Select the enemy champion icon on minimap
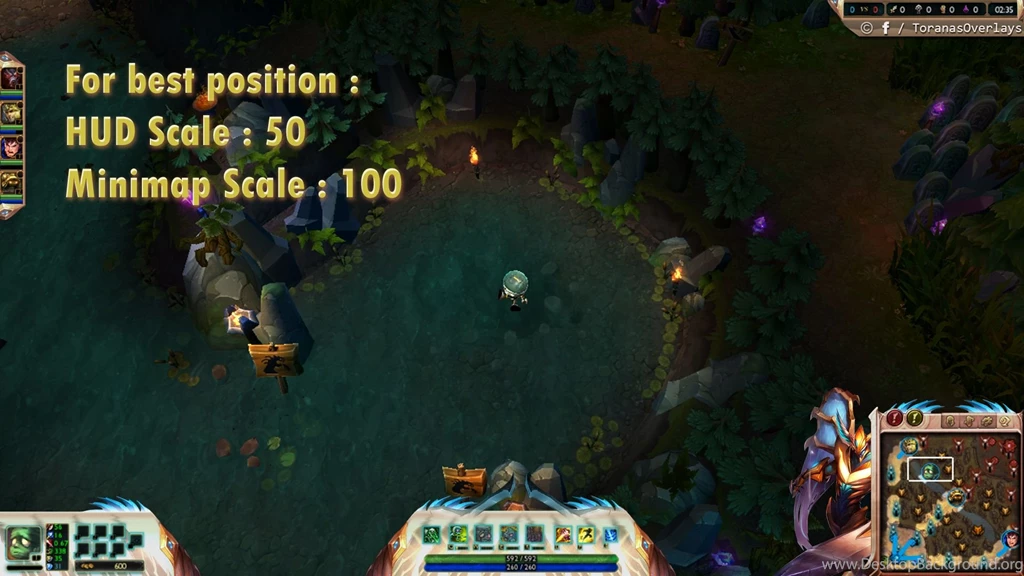The image size is (1024, 576). click(1009, 539)
